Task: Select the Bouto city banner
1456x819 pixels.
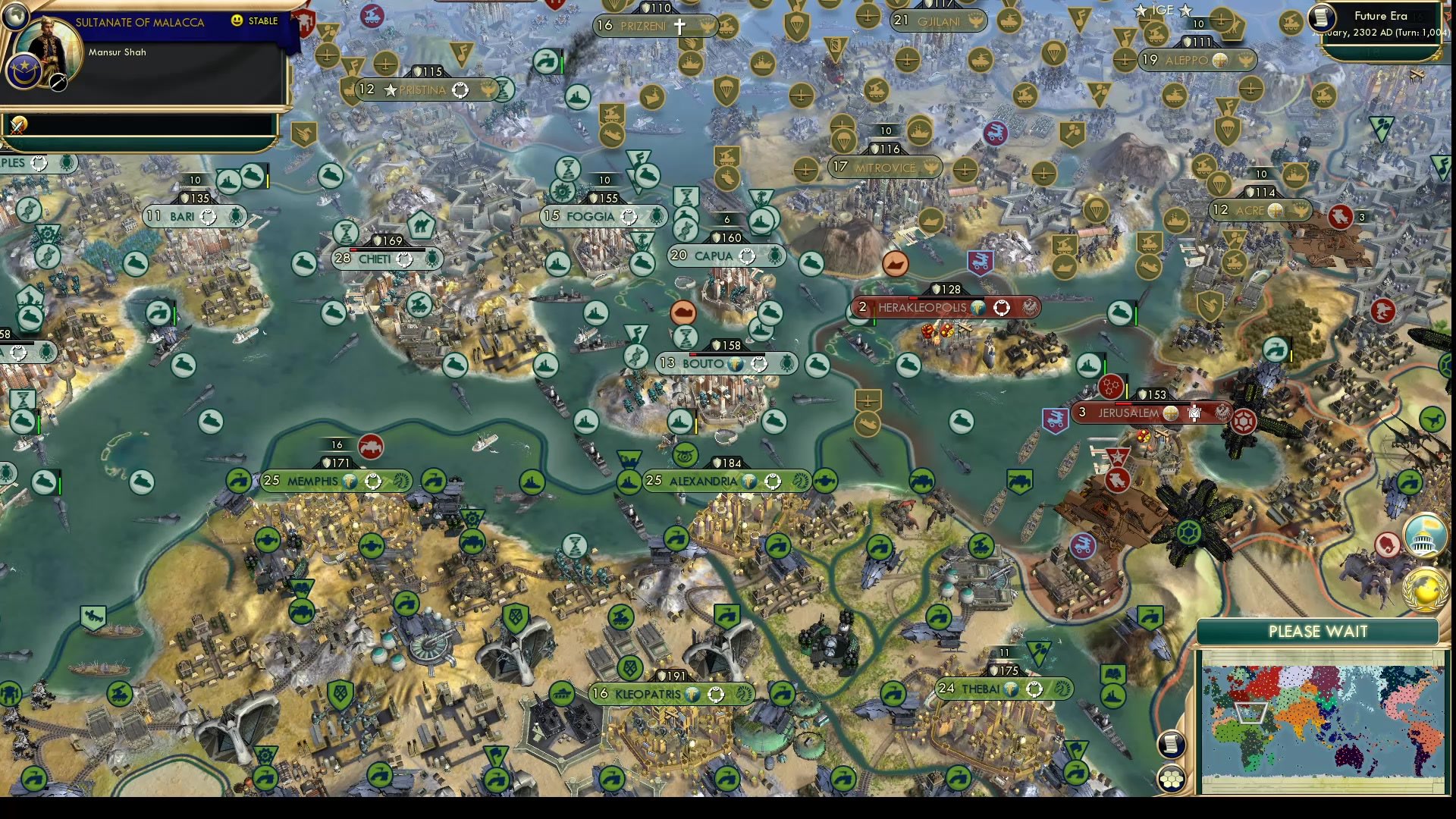Action: [x=703, y=364]
